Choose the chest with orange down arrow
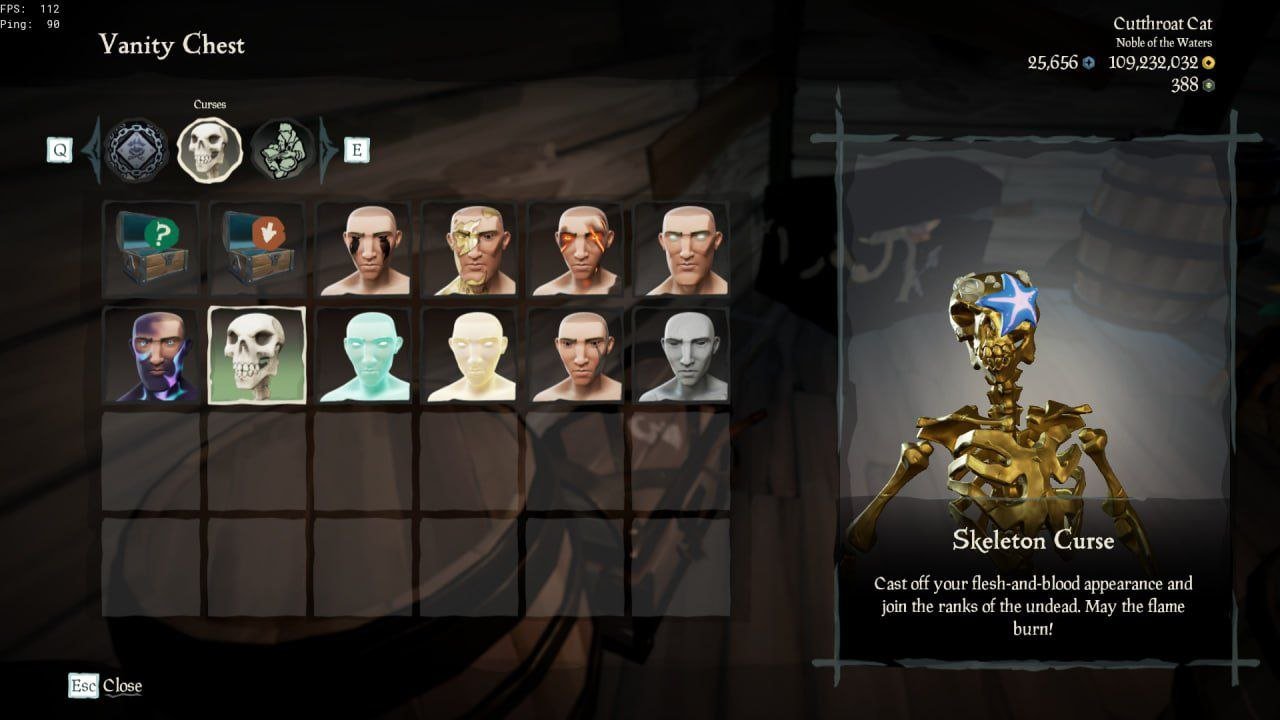1280x720 pixels. [257, 250]
